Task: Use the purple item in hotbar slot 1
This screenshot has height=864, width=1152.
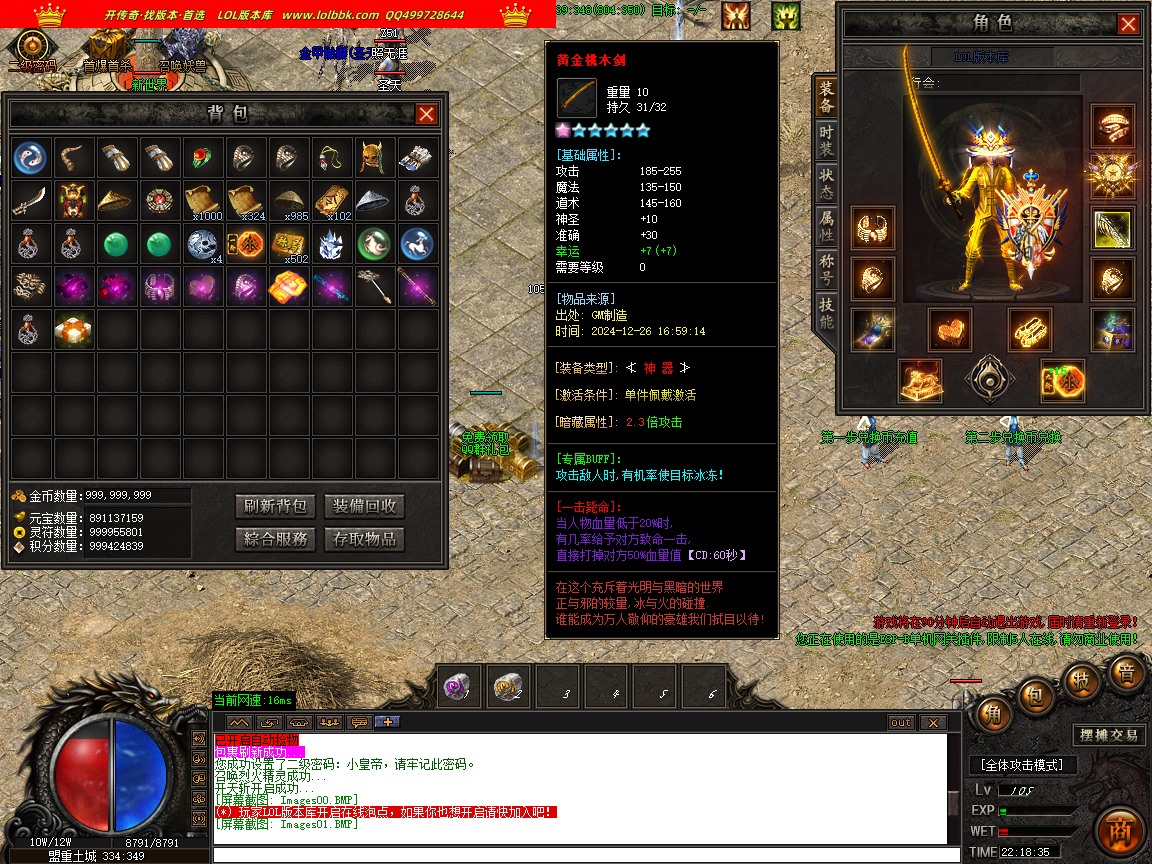Action: click(x=462, y=687)
